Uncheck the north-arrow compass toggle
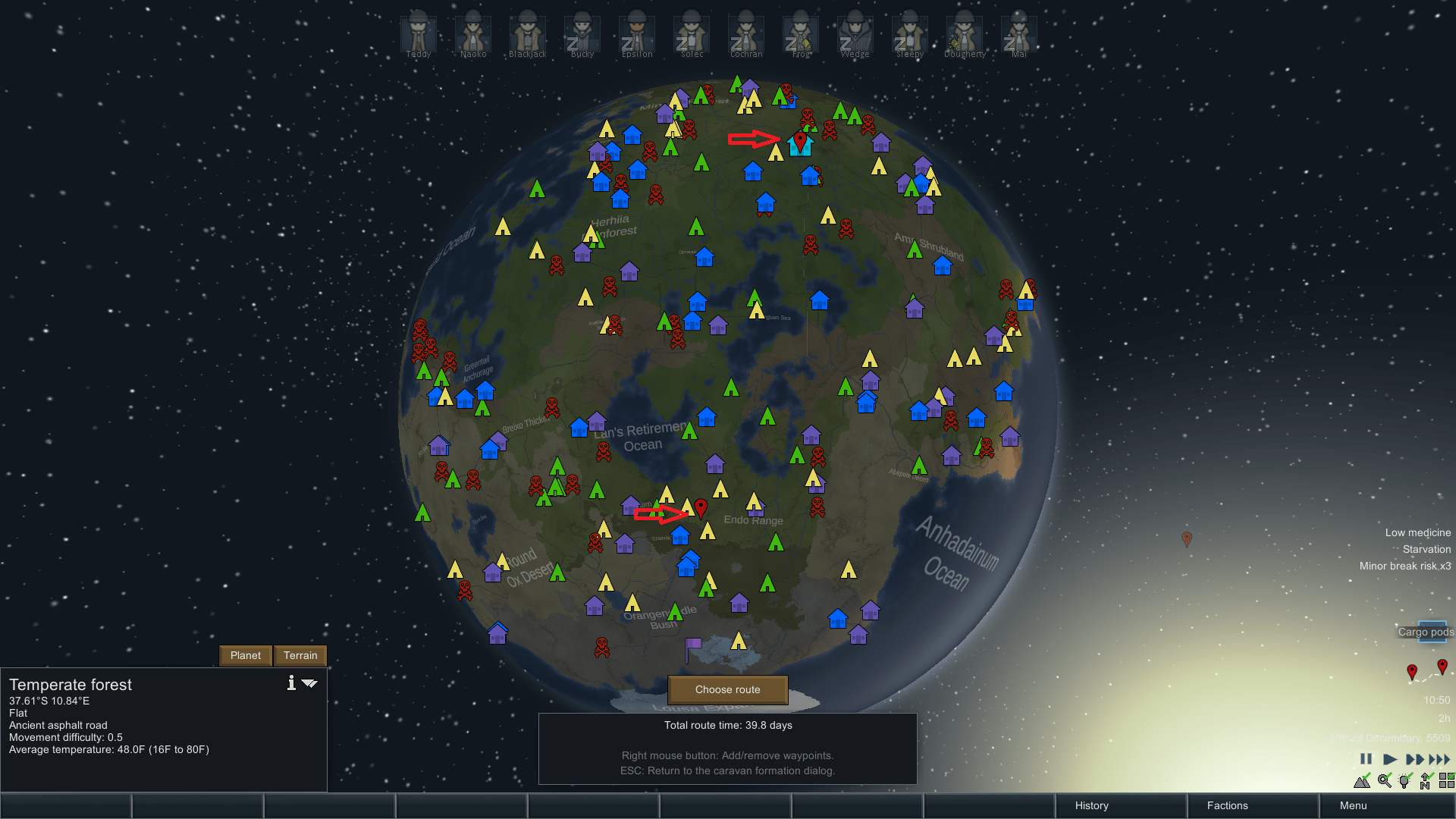The height and width of the screenshot is (819, 1456). (x=1425, y=781)
